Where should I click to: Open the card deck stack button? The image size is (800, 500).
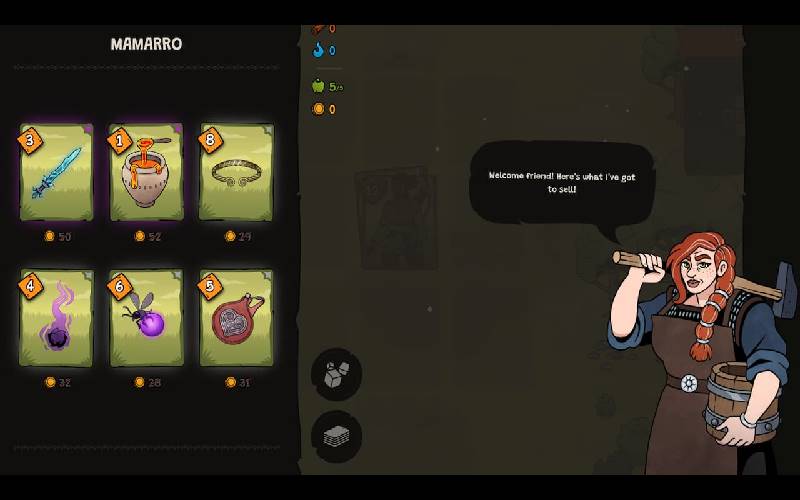336,436
